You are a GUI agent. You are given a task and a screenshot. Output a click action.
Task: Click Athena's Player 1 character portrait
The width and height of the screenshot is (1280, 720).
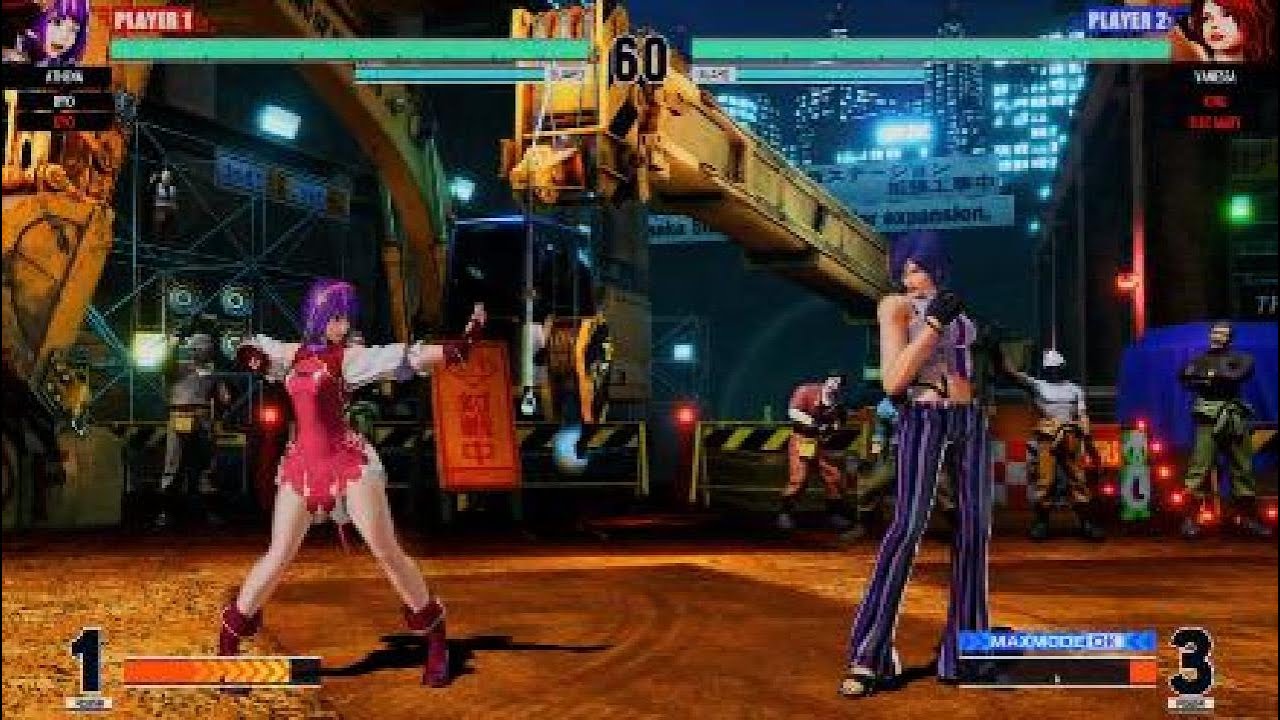click(x=45, y=32)
